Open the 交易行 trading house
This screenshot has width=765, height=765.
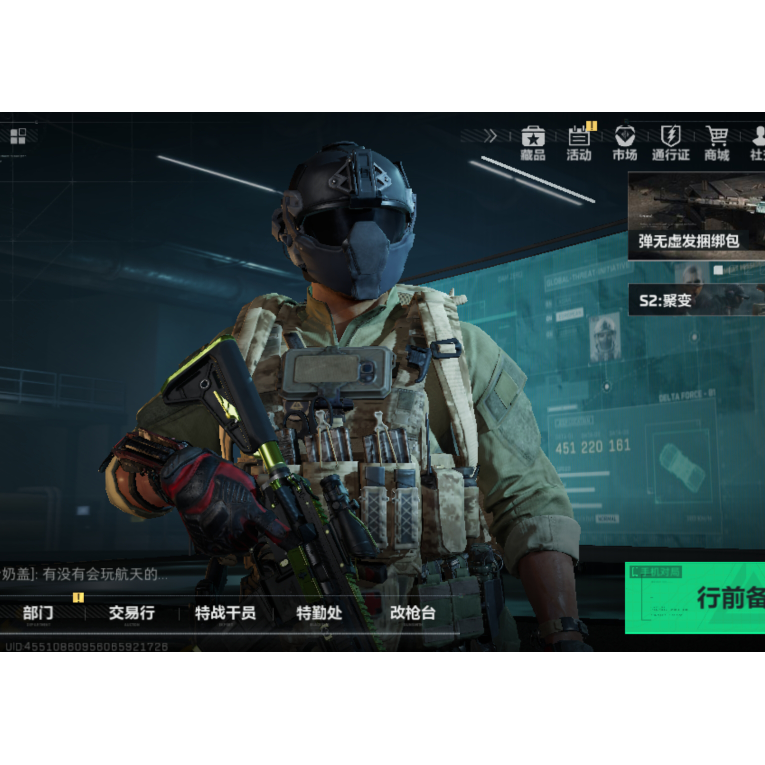click(131, 613)
